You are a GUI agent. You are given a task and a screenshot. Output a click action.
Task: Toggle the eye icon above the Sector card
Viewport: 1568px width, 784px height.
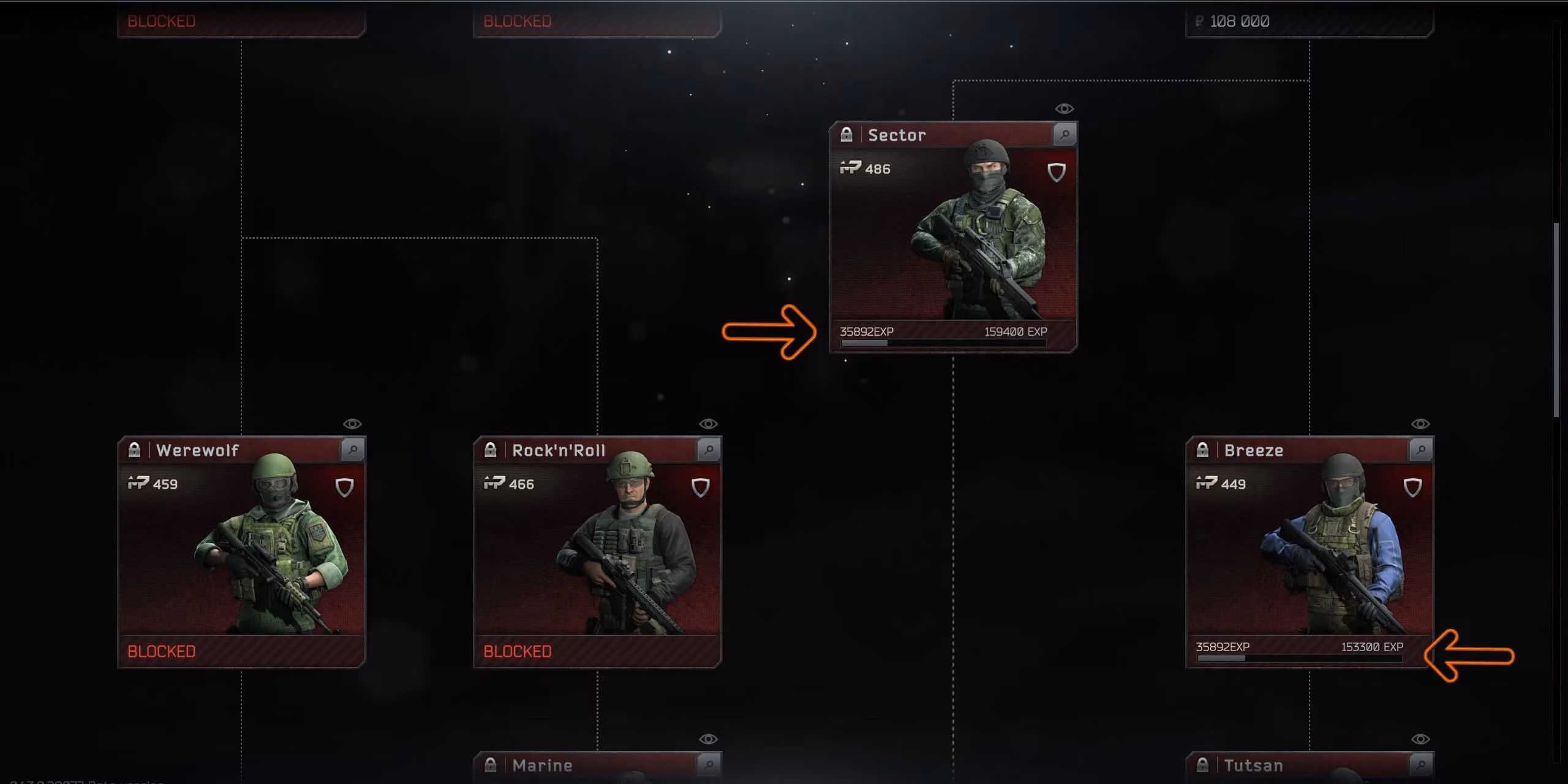[x=1063, y=107]
